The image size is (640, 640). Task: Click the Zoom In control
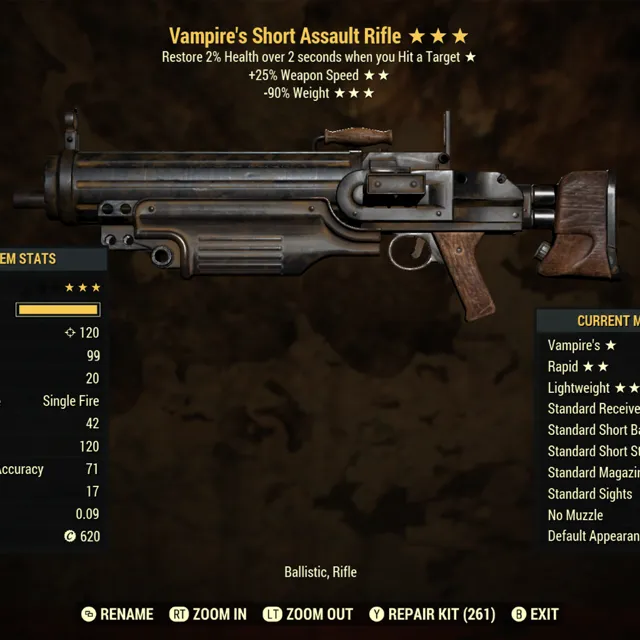point(208,614)
